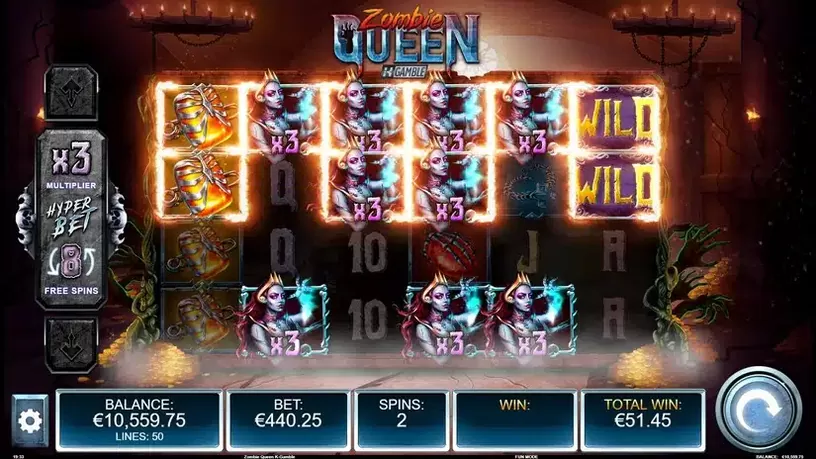Raise Hyper Bet with the up arrow
This screenshot has height=459, width=816.
tap(69, 92)
